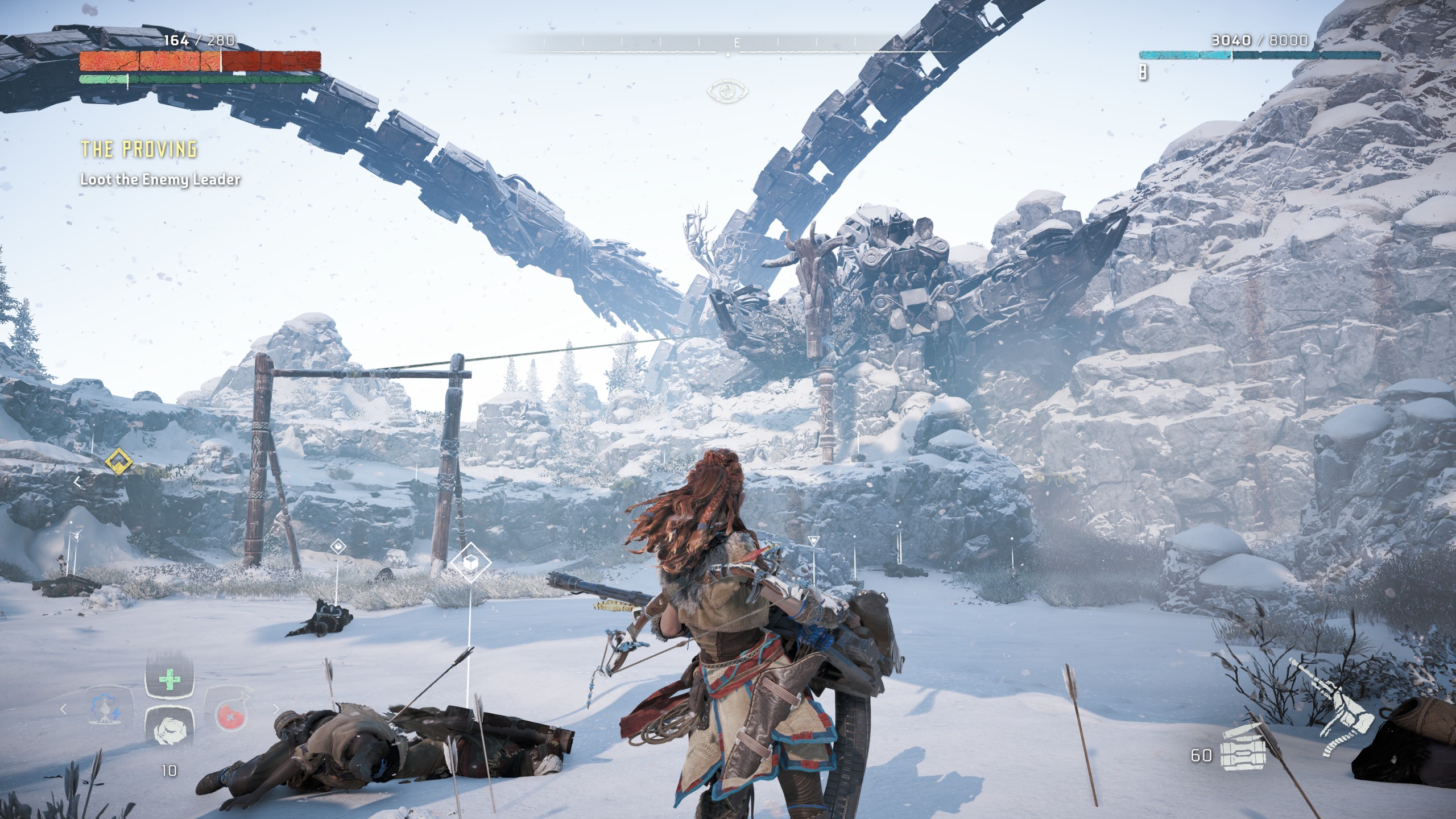Cycle tools with the left arrow

64,709
